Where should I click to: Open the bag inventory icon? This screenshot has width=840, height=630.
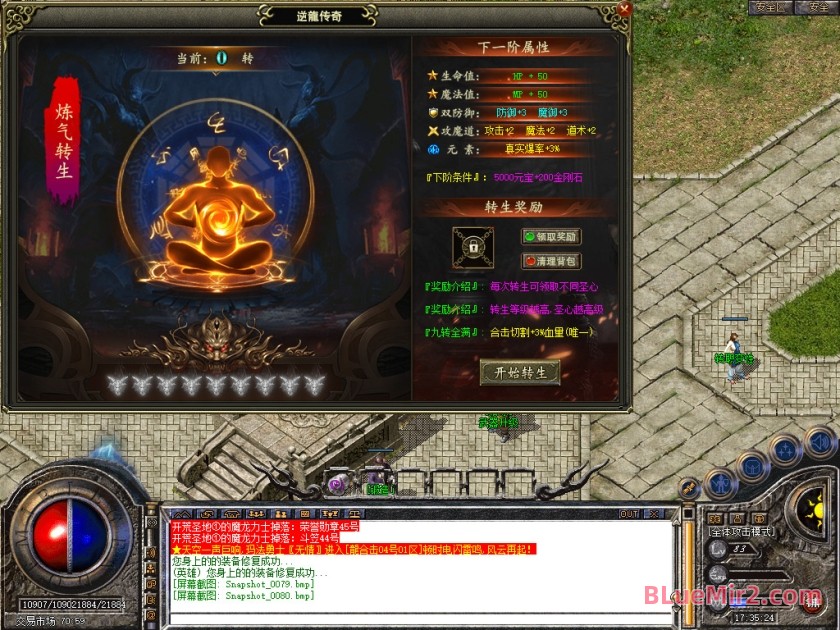(x=753, y=465)
